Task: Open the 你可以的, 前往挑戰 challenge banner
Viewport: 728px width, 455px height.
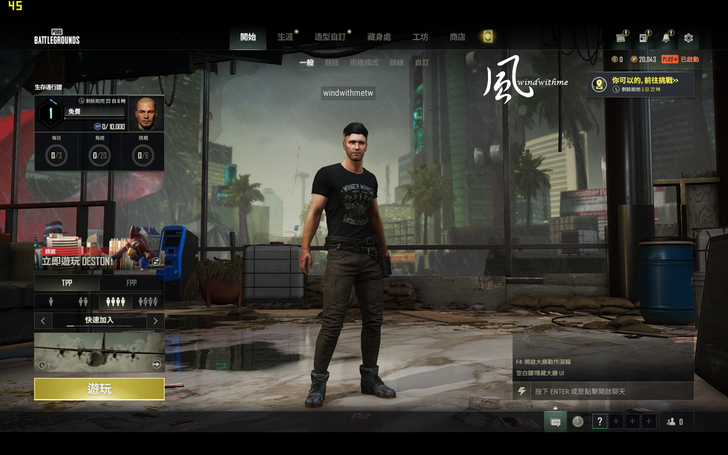Action: tap(640, 84)
